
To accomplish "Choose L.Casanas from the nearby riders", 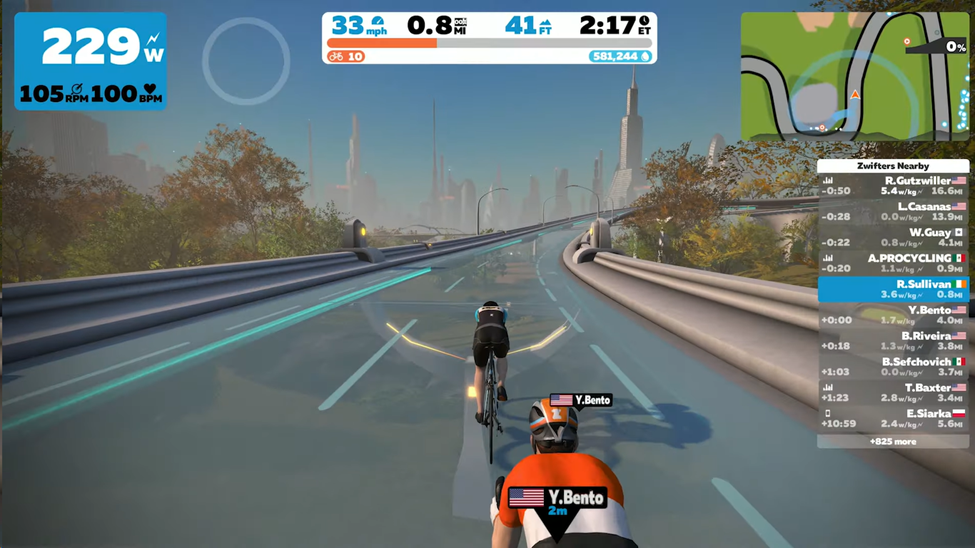I will (x=893, y=212).
